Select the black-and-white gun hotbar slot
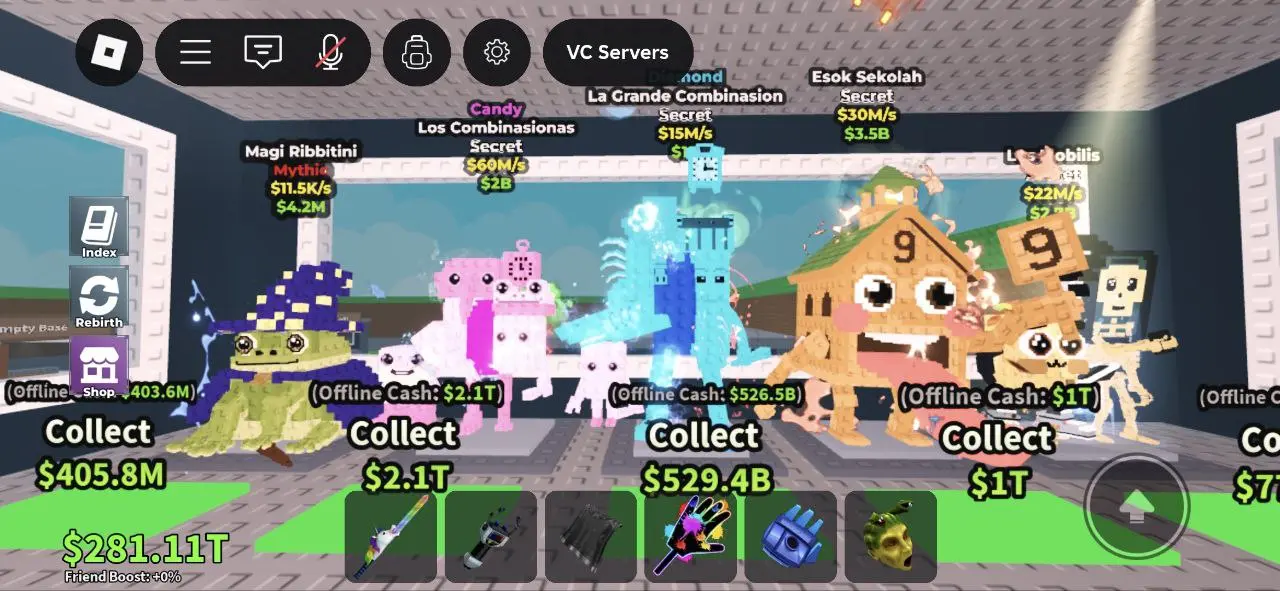Screen dimensions: 1280x591 click(491, 536)
